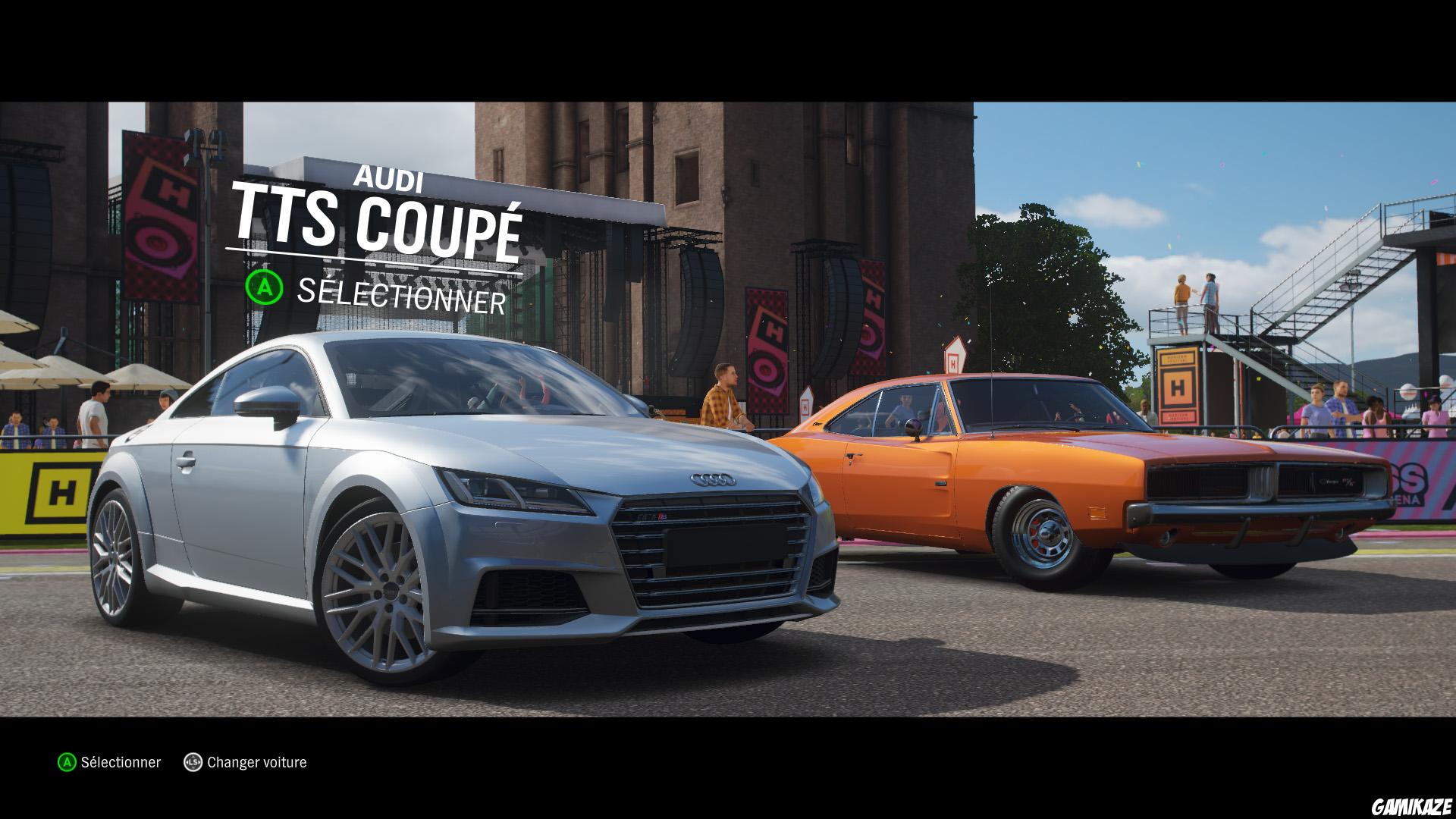Toggle selection on the Audi's headlight
This screenshot has width=1456, height=819.
click(x=508, y=489)
